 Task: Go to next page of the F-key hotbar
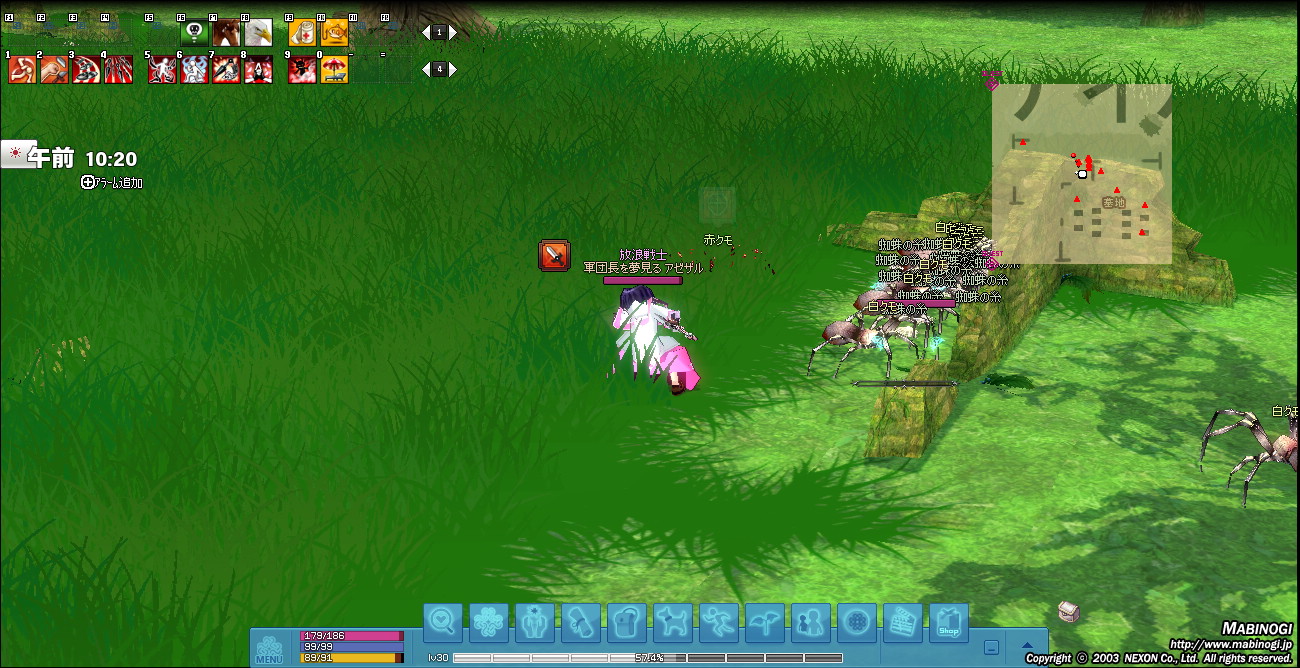pyautogui.click(x=453, y=32)
